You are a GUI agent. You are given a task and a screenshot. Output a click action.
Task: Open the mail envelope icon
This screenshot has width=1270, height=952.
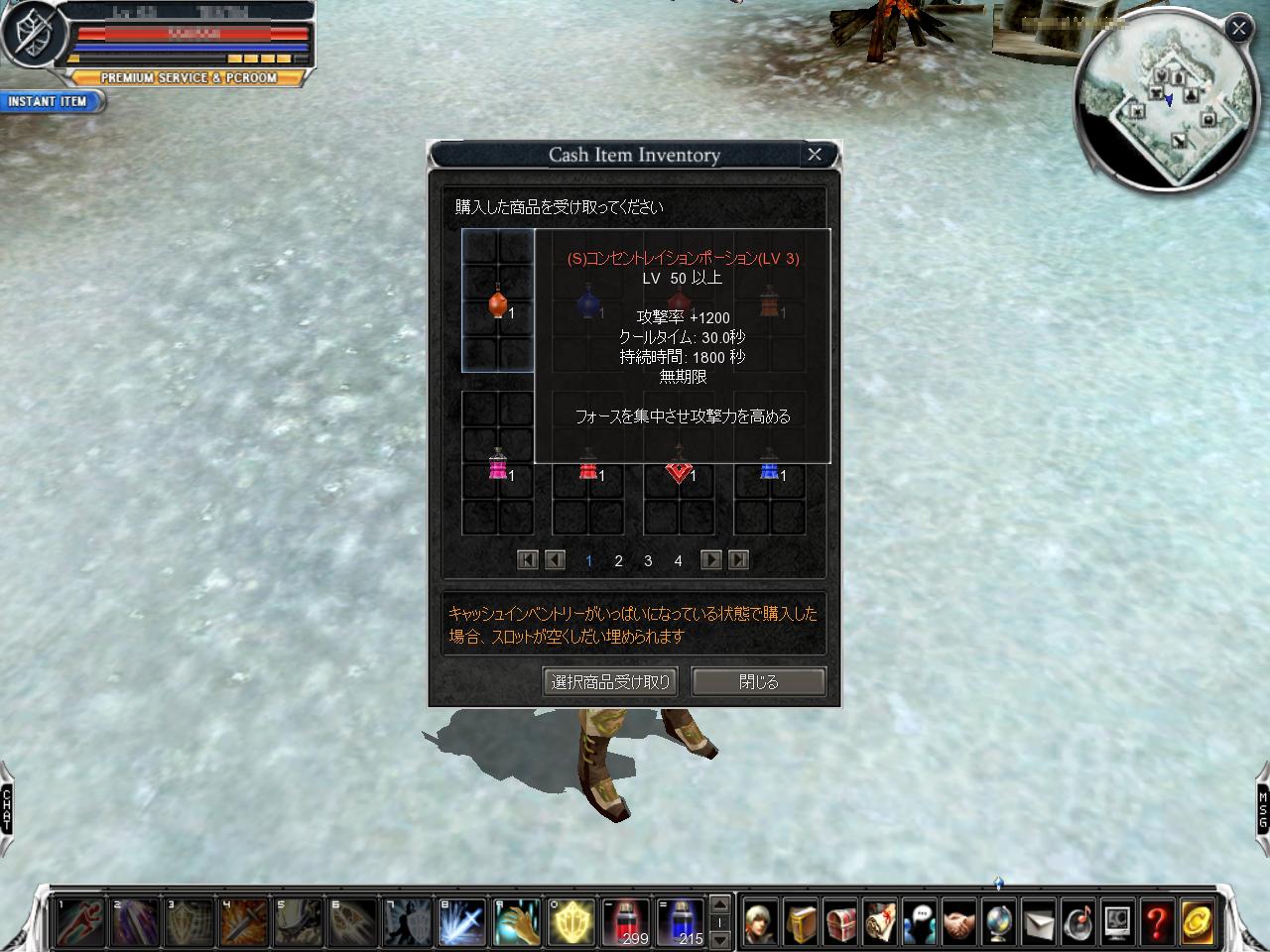pyautogui.click(x=1038, y=922)
